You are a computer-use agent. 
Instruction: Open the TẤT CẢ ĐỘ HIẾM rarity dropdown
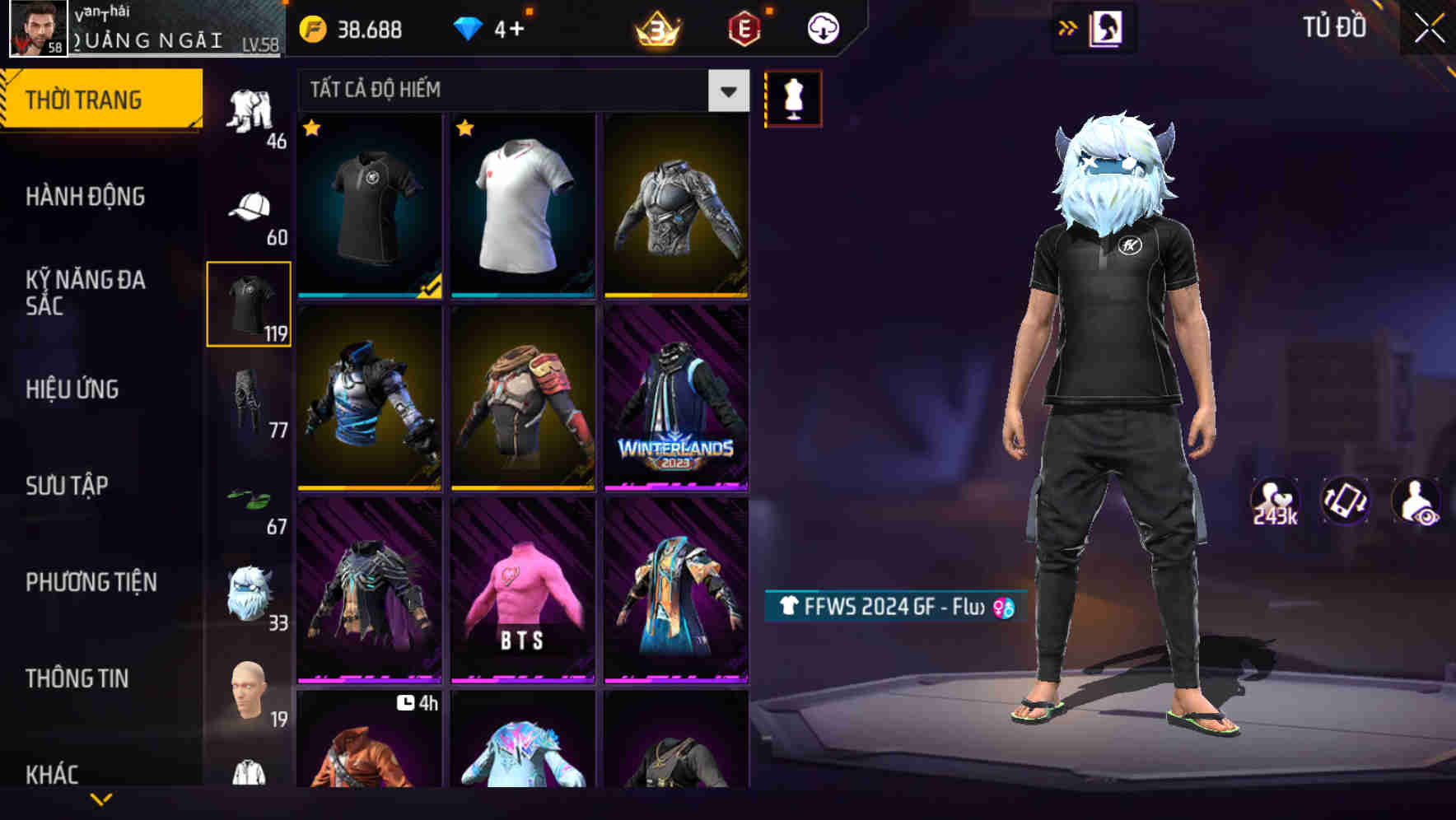[x=519, y=91]
